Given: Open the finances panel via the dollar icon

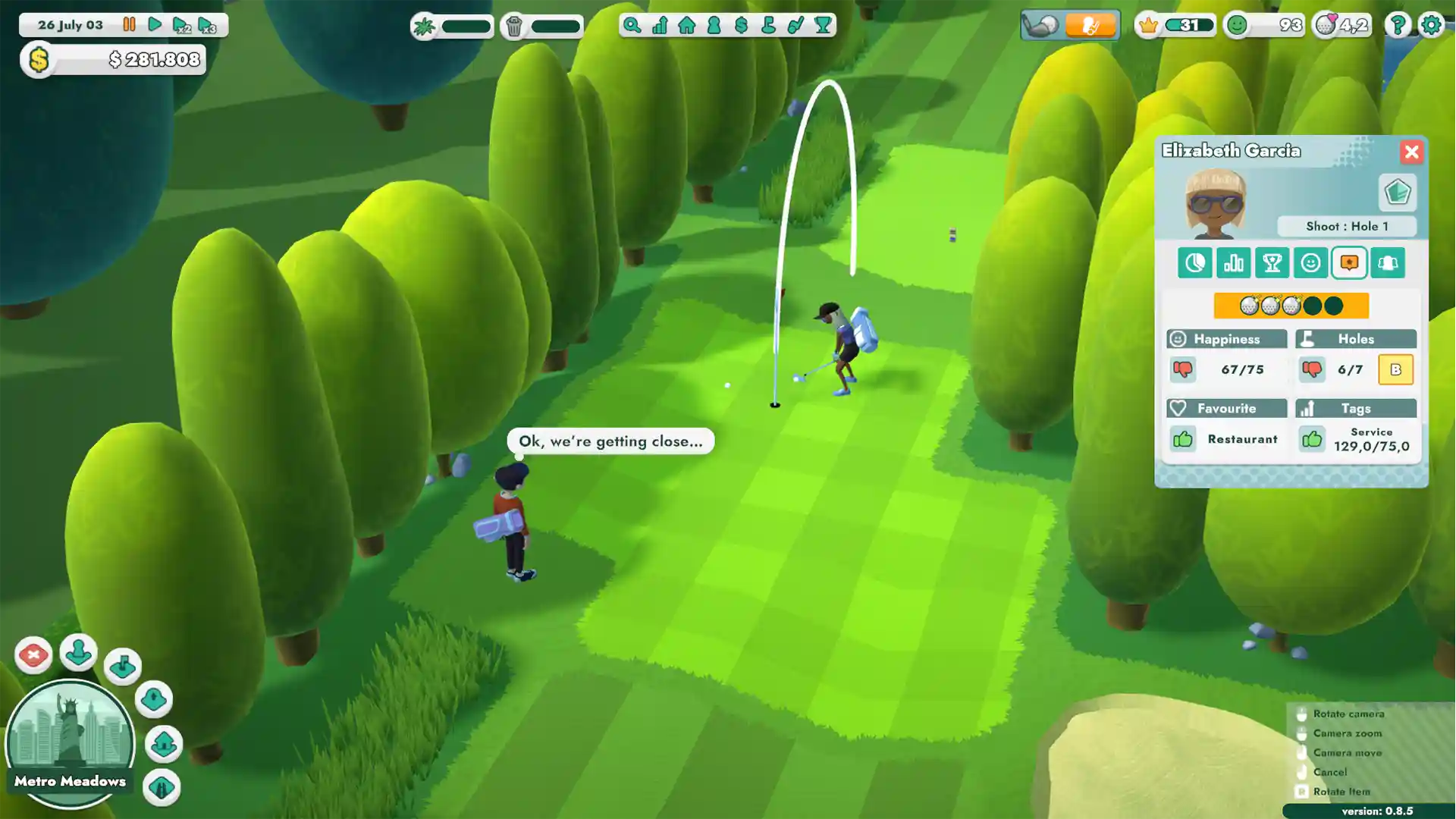Looking at the screenshot, I should (x=740, y=26).
